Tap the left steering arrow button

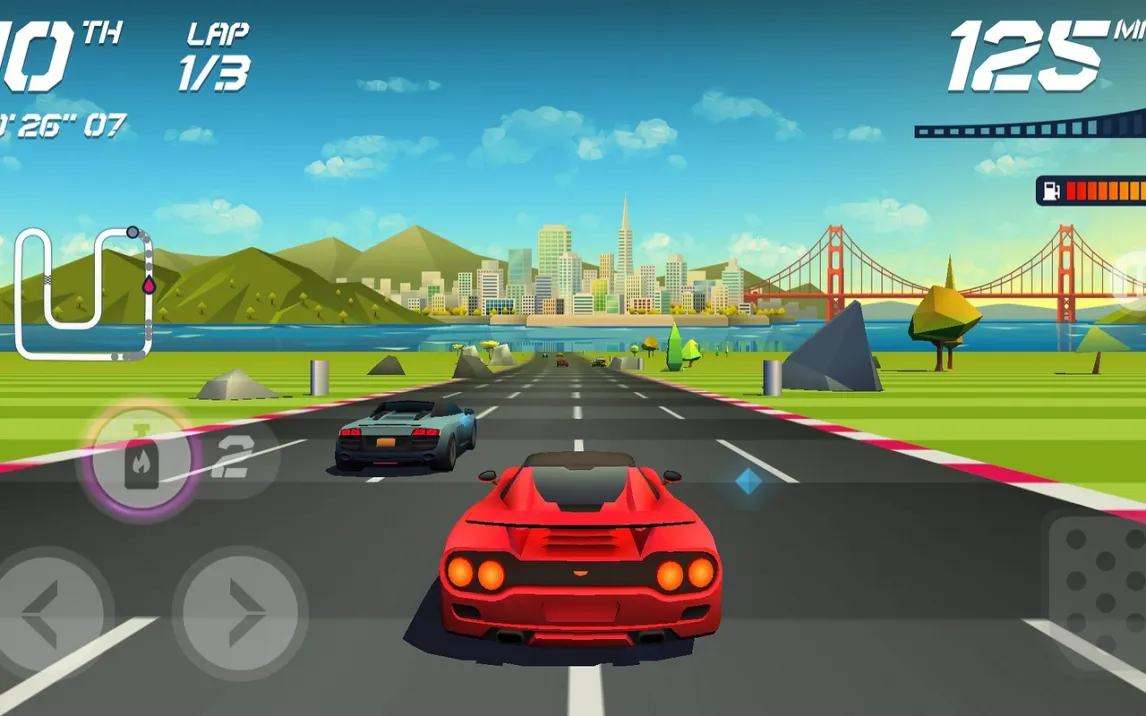point(45,613)
